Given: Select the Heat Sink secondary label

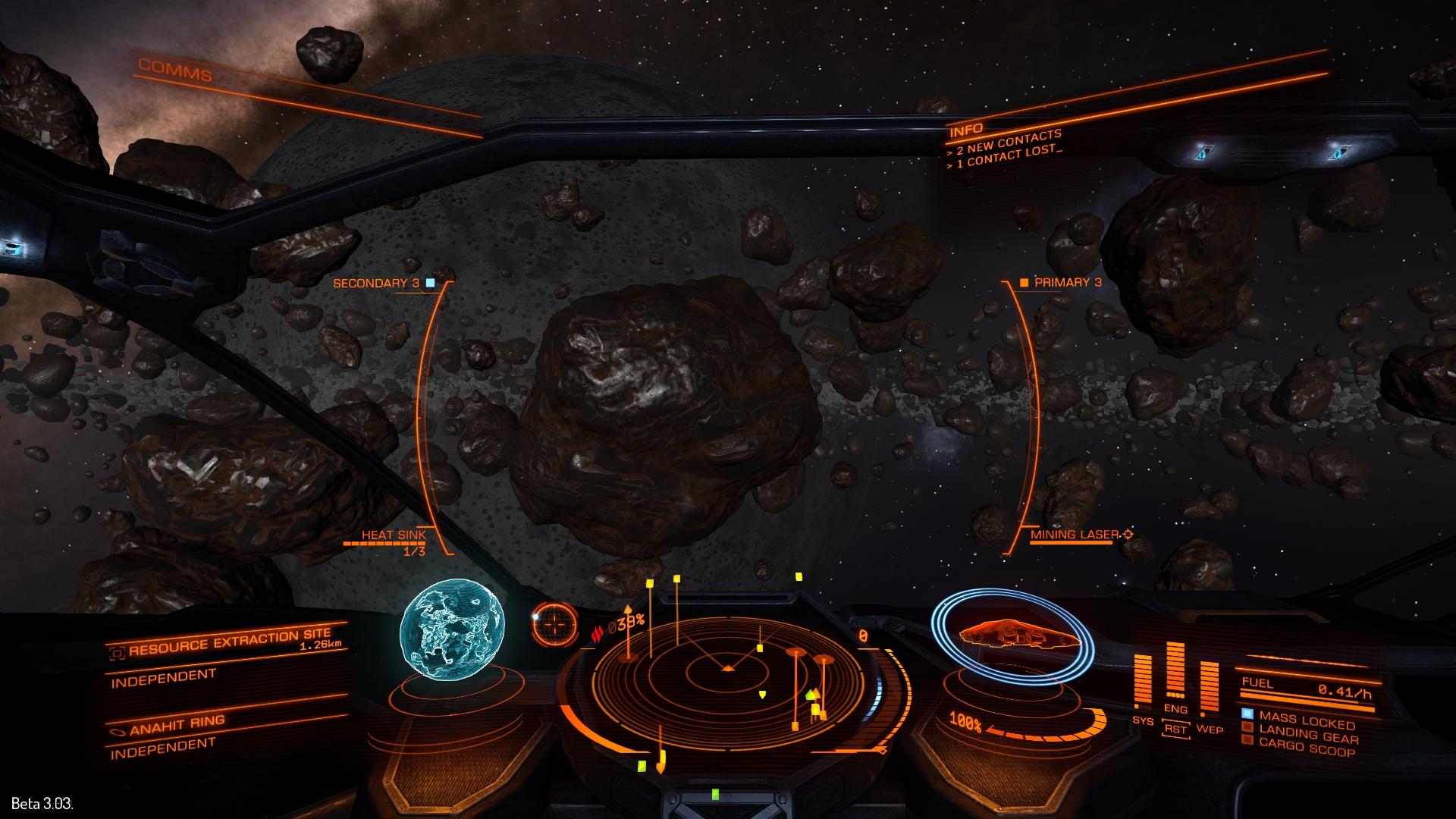Looking at the screenshot, I should [393, 535].
